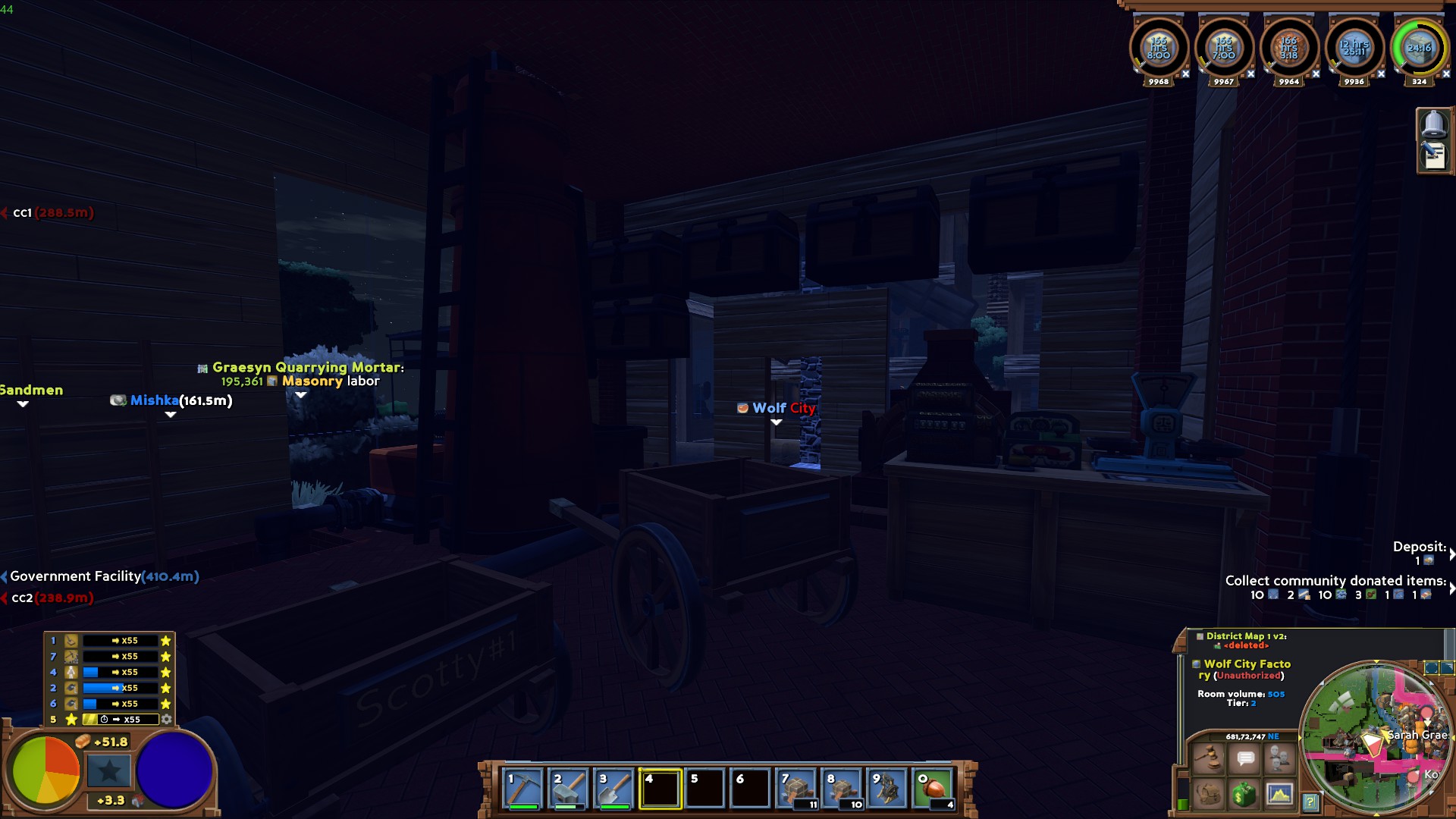
Task: Open the gear settings on skill slot 5
Action: [x=166, y=719]
